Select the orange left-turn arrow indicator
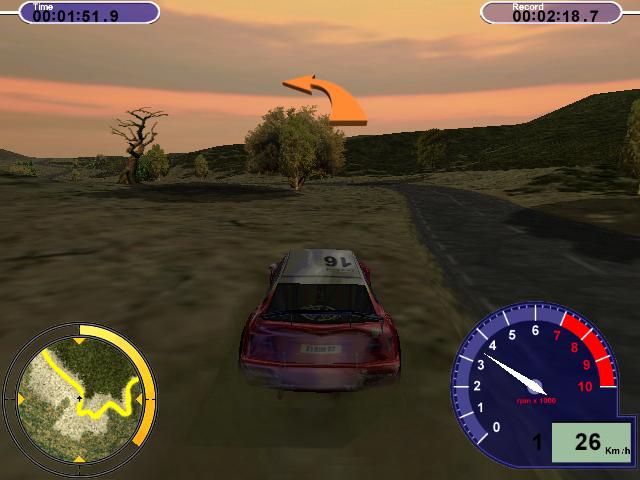The height and width of the screenshot is (480, 640). [x=327, y=99]
